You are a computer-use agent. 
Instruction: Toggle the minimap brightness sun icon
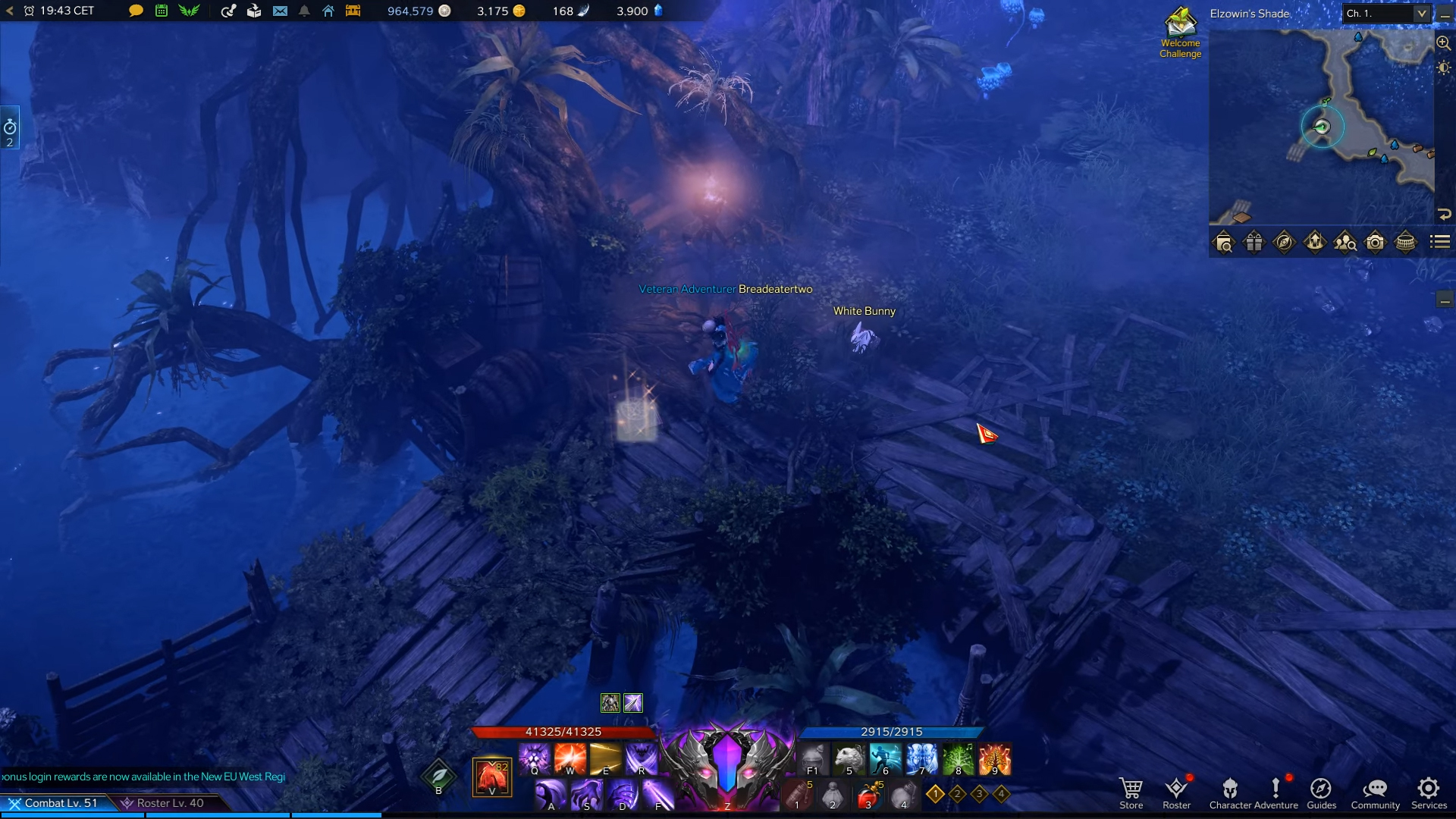(x=1443, y=68)
